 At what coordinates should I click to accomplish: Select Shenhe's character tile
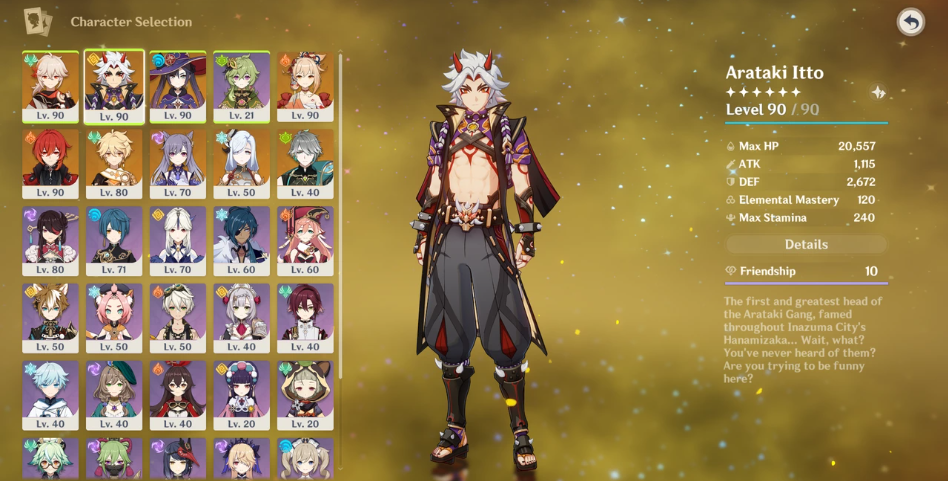pos(241,163)
